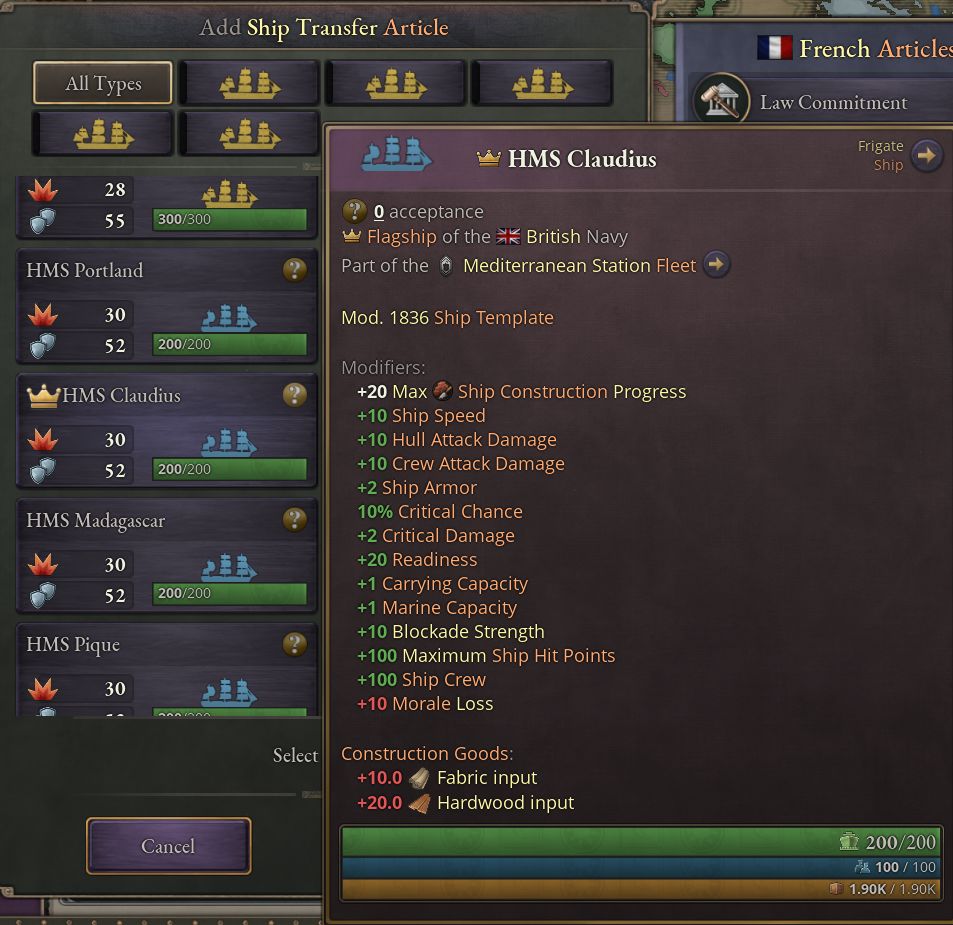The height and width of the screenshot is (925, 953).
Task: Click the question mark next to HMS Pique
Action: 294,644
